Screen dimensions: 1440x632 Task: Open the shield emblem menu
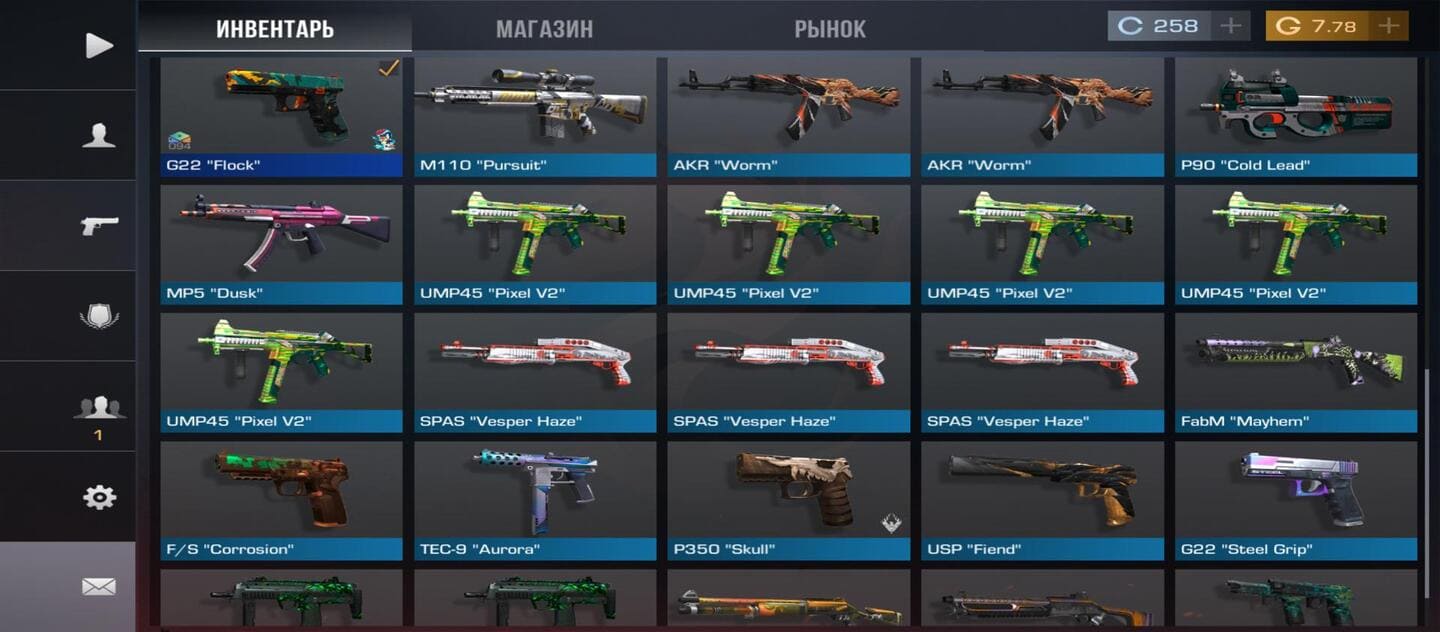coord(98,316)
